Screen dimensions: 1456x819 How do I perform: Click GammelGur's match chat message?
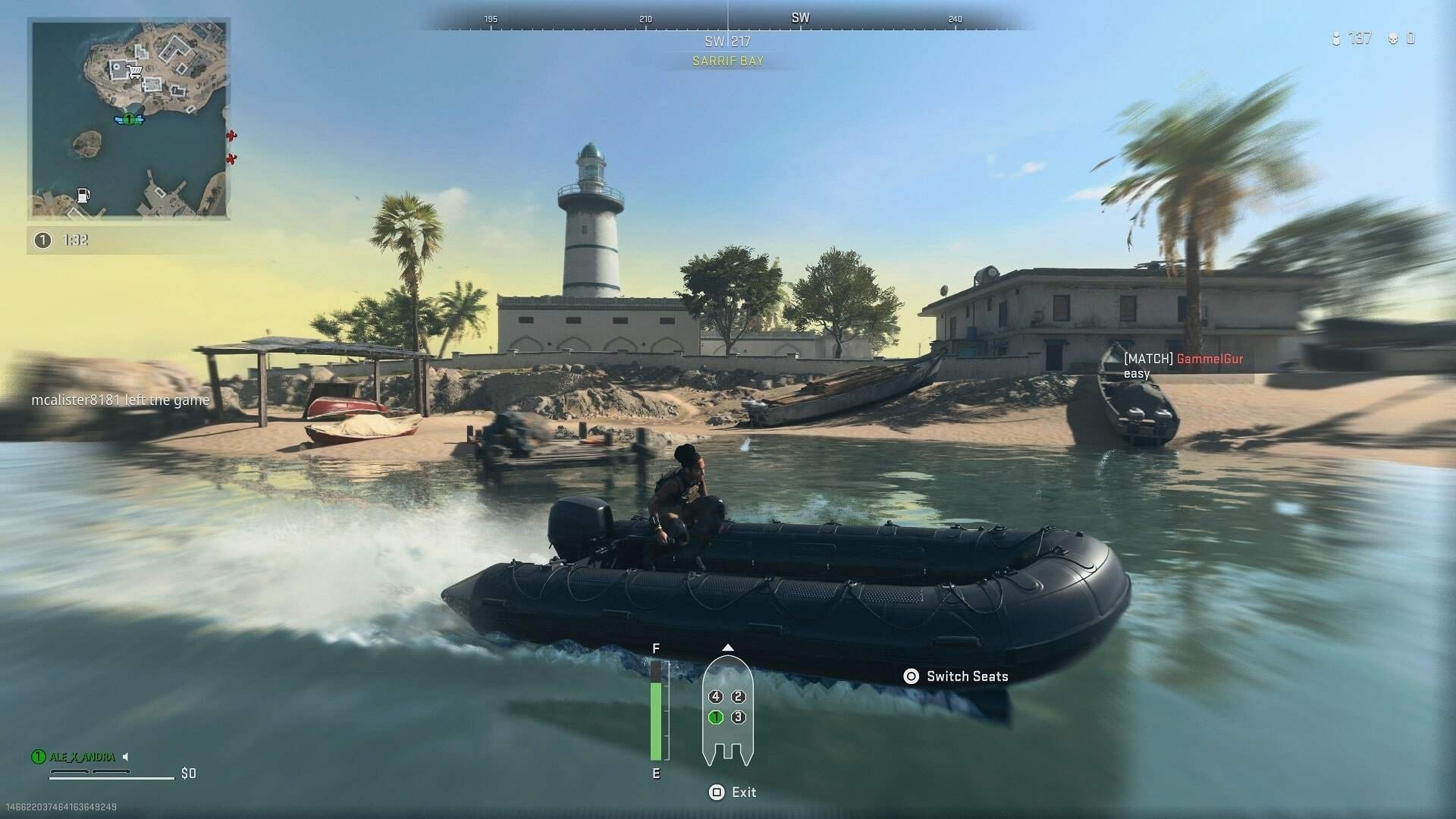pos(1183,366)
